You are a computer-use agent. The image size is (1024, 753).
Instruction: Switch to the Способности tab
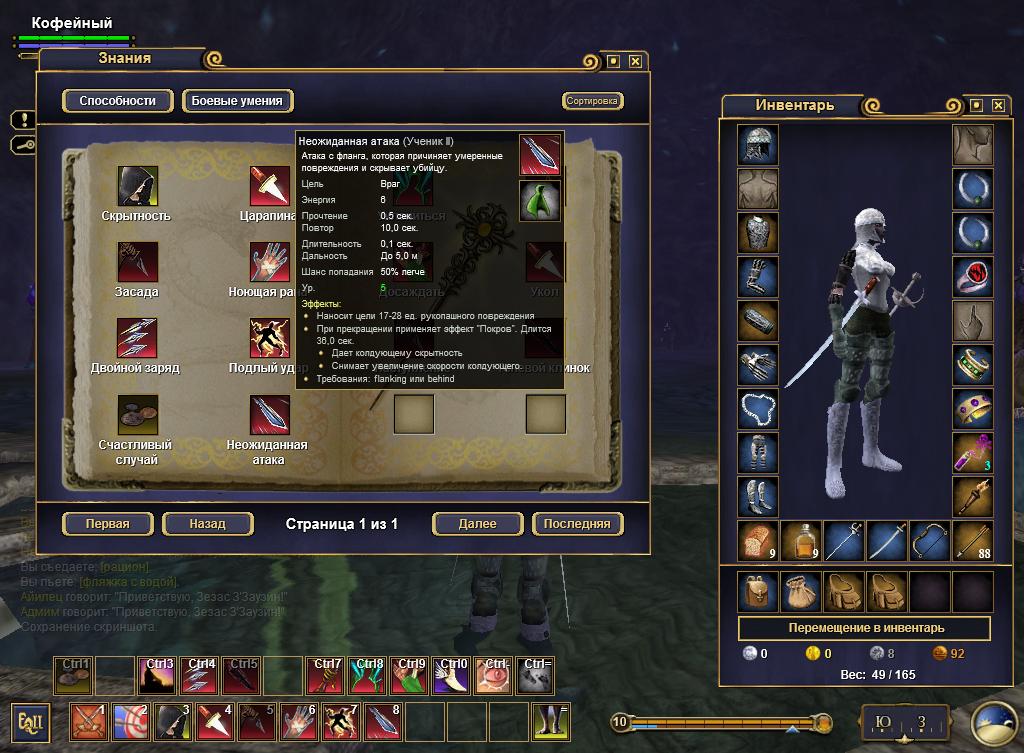pyautogui.click(x=118, y=101)
